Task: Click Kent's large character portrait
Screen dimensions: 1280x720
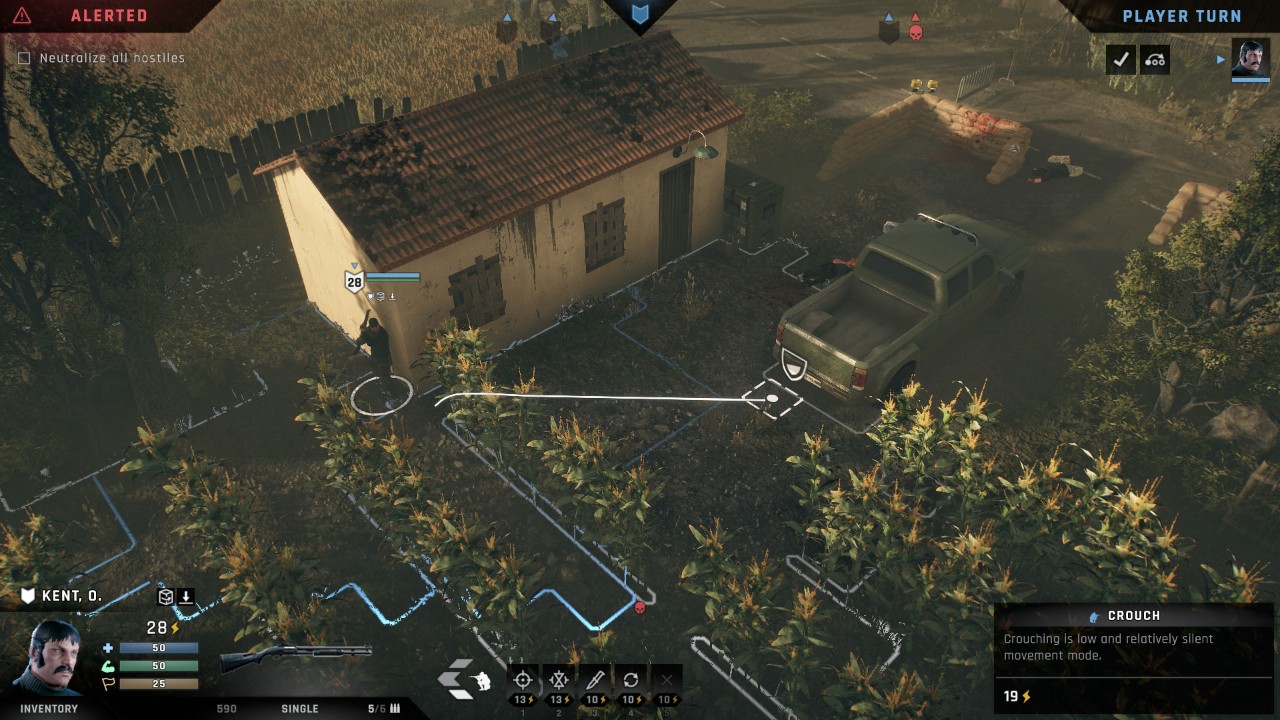Action: [x=50, y=657]
